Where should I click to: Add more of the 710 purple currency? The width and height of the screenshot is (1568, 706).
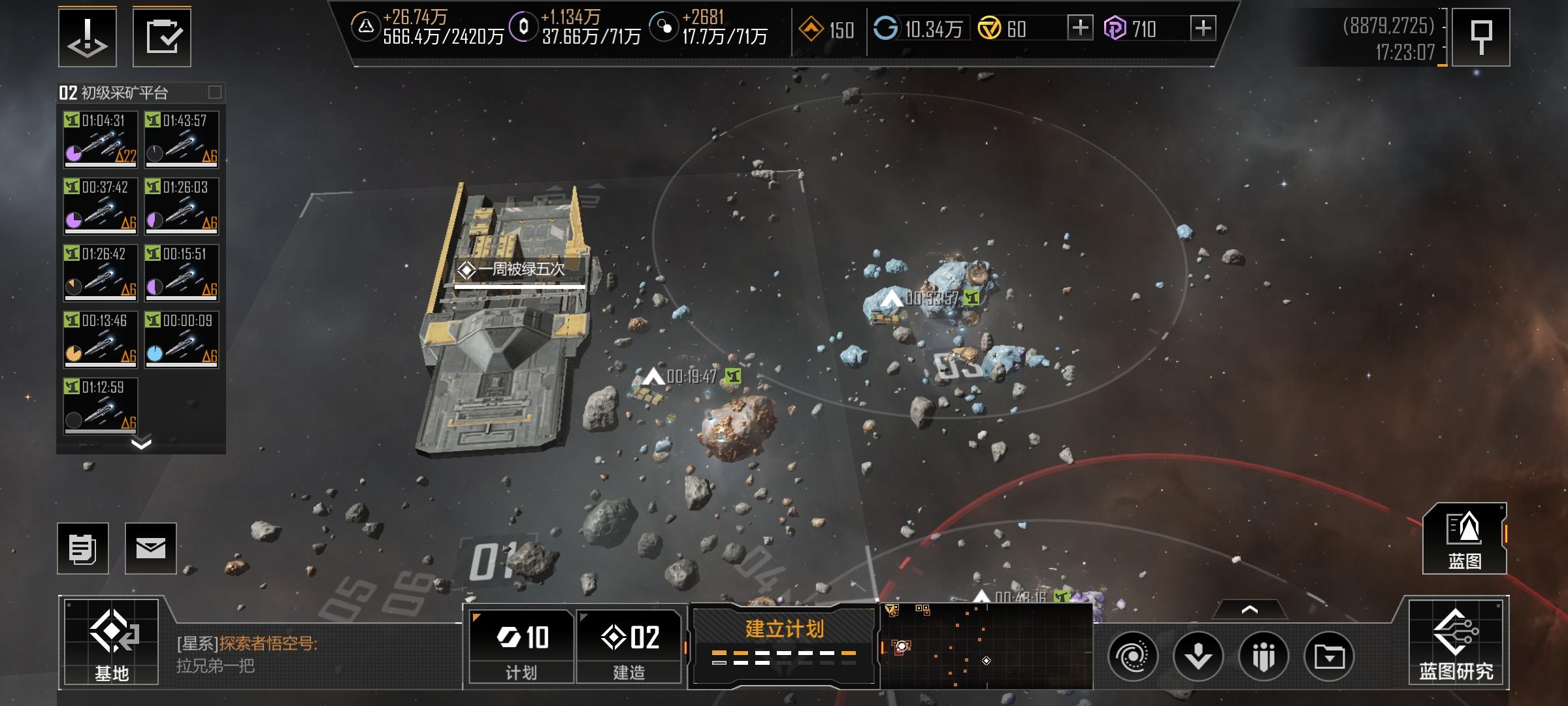click(1203, 28)
